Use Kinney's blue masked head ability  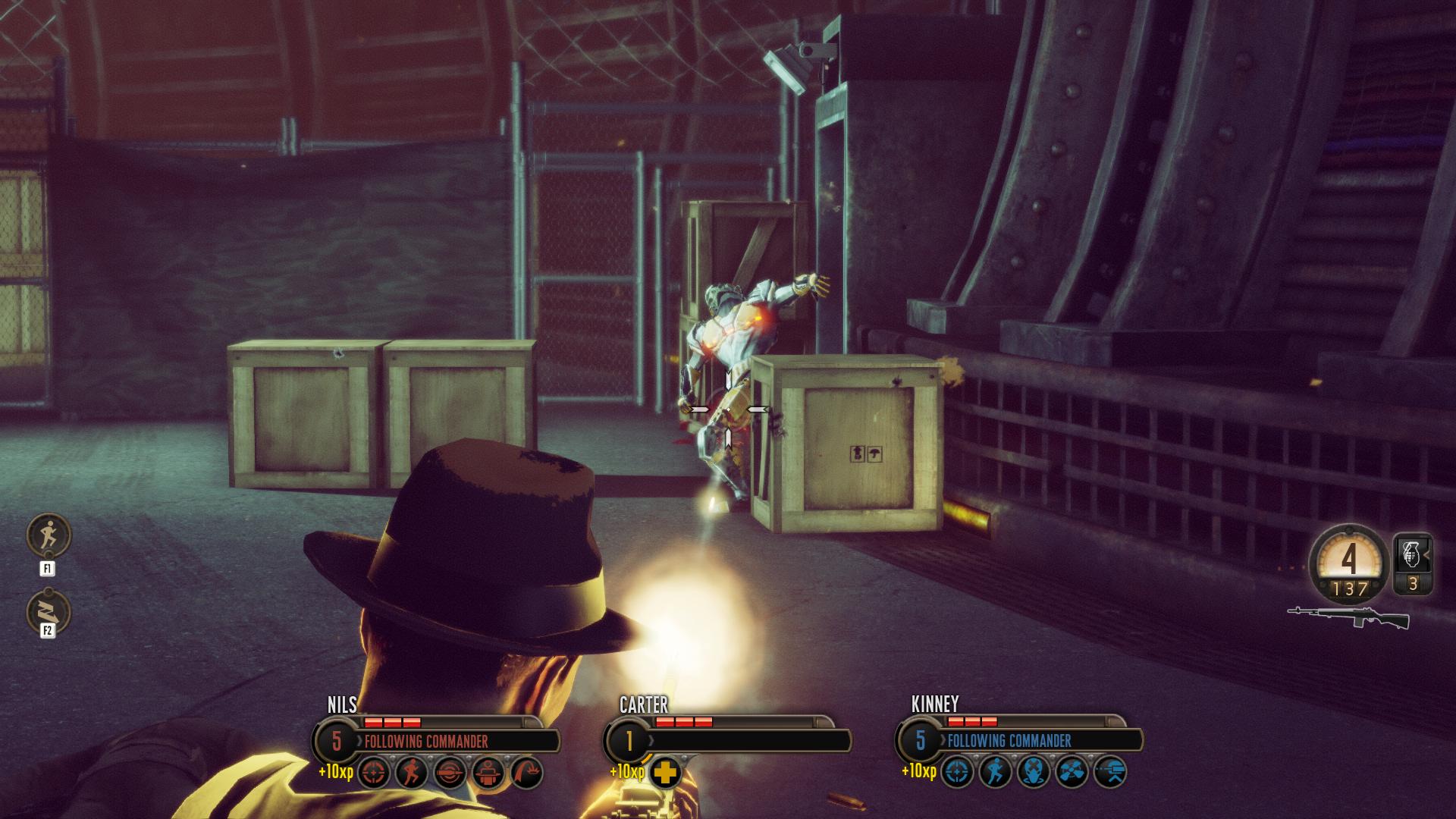click(1034, 773)
